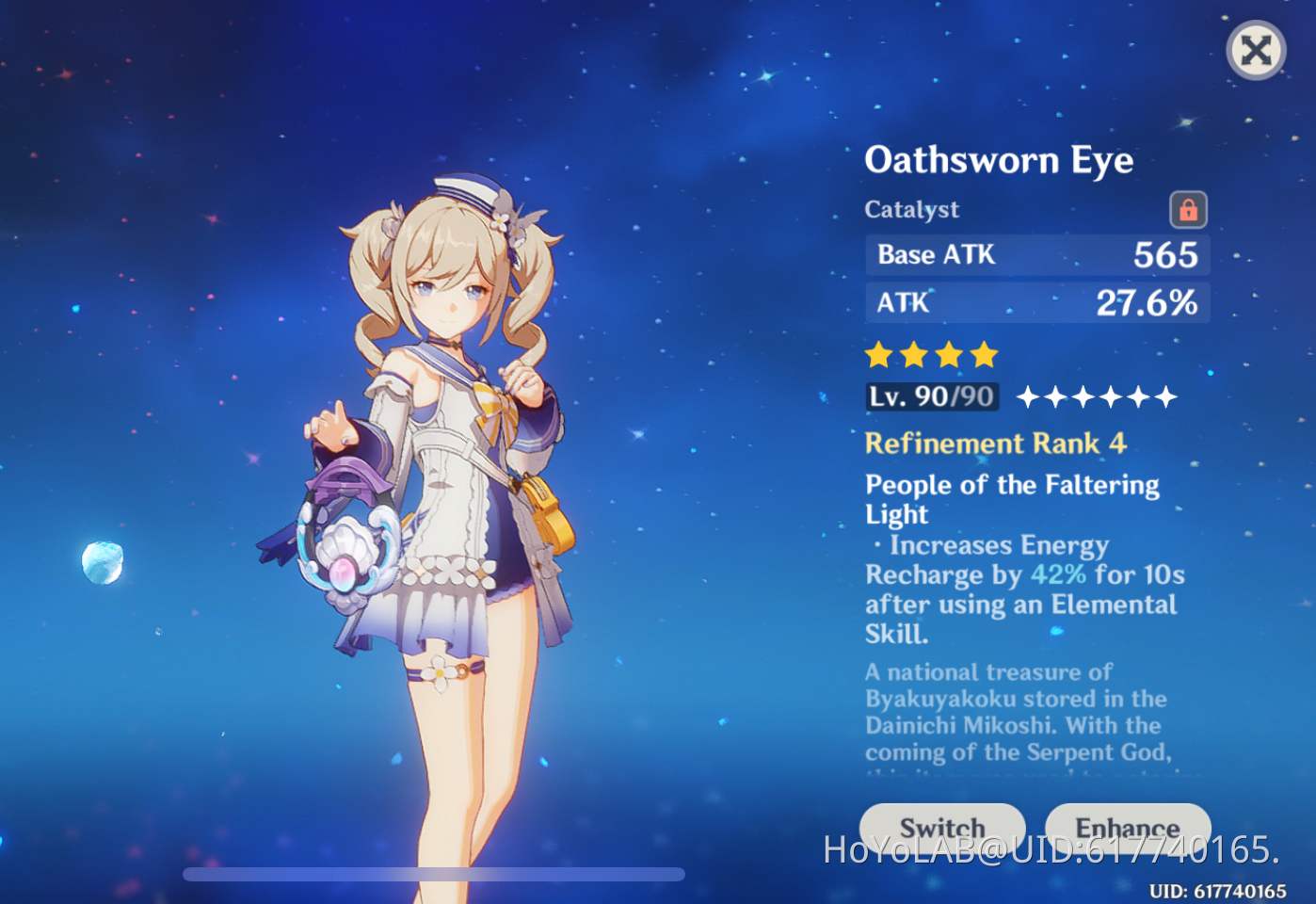
Task: Click Barbara's character model
Action: tap(452, 471)
